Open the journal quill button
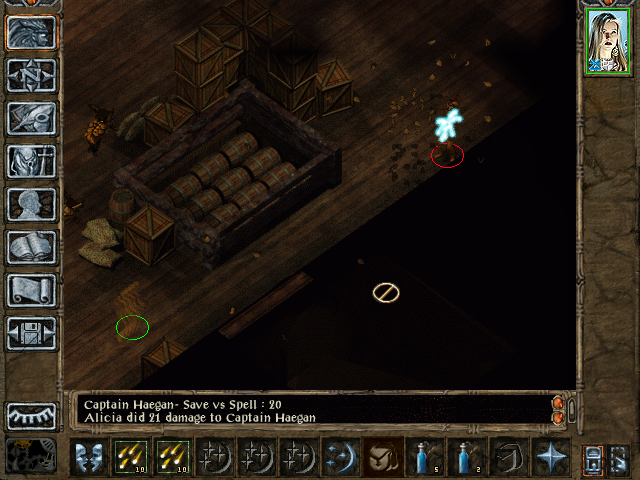The width and height of the screenshot is (640, 480). [32, 118]
